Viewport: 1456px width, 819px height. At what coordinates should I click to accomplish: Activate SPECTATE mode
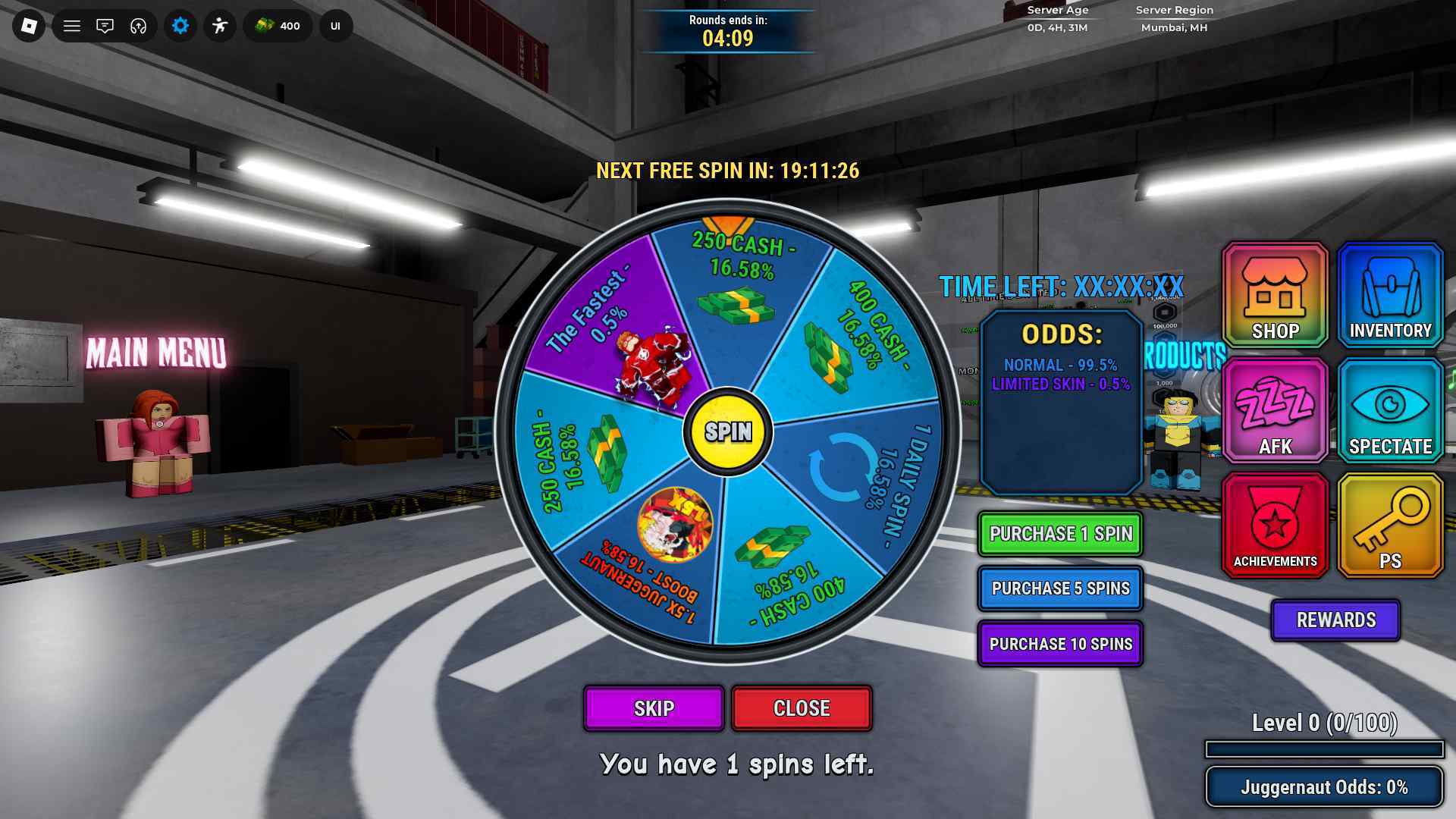[1390, 411]
